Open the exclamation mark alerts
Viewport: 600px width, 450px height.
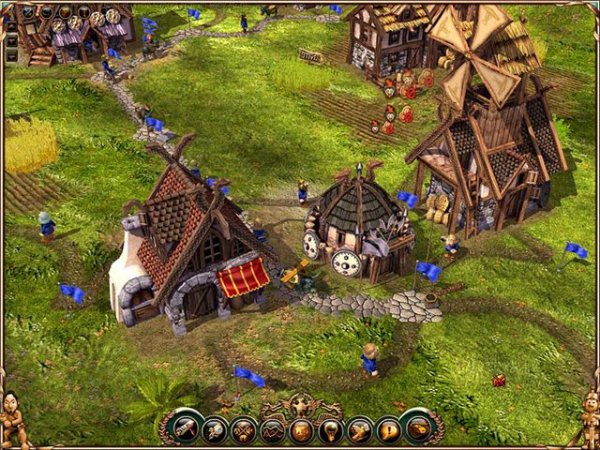388,431
